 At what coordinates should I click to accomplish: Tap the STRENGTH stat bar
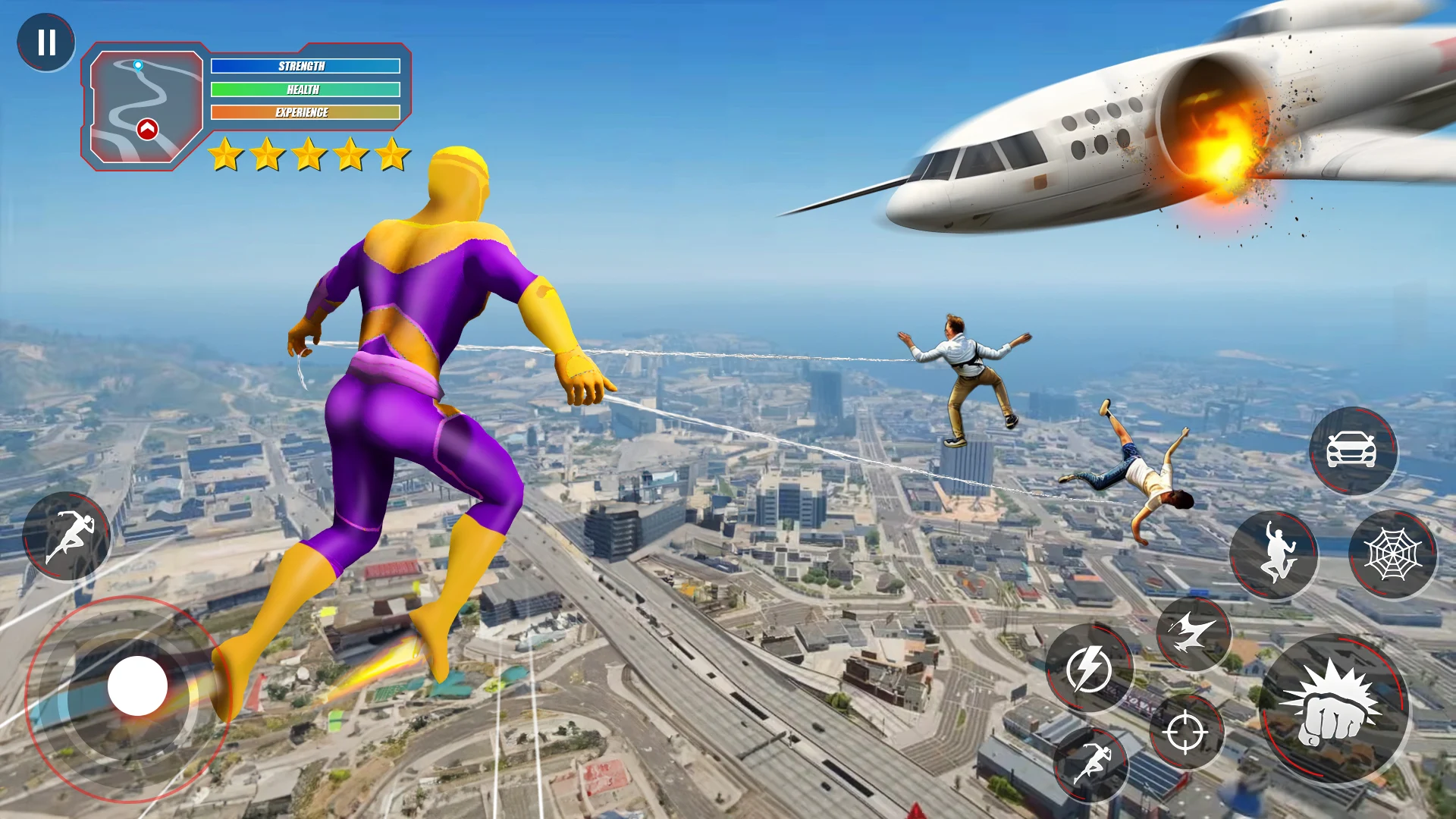306,66
